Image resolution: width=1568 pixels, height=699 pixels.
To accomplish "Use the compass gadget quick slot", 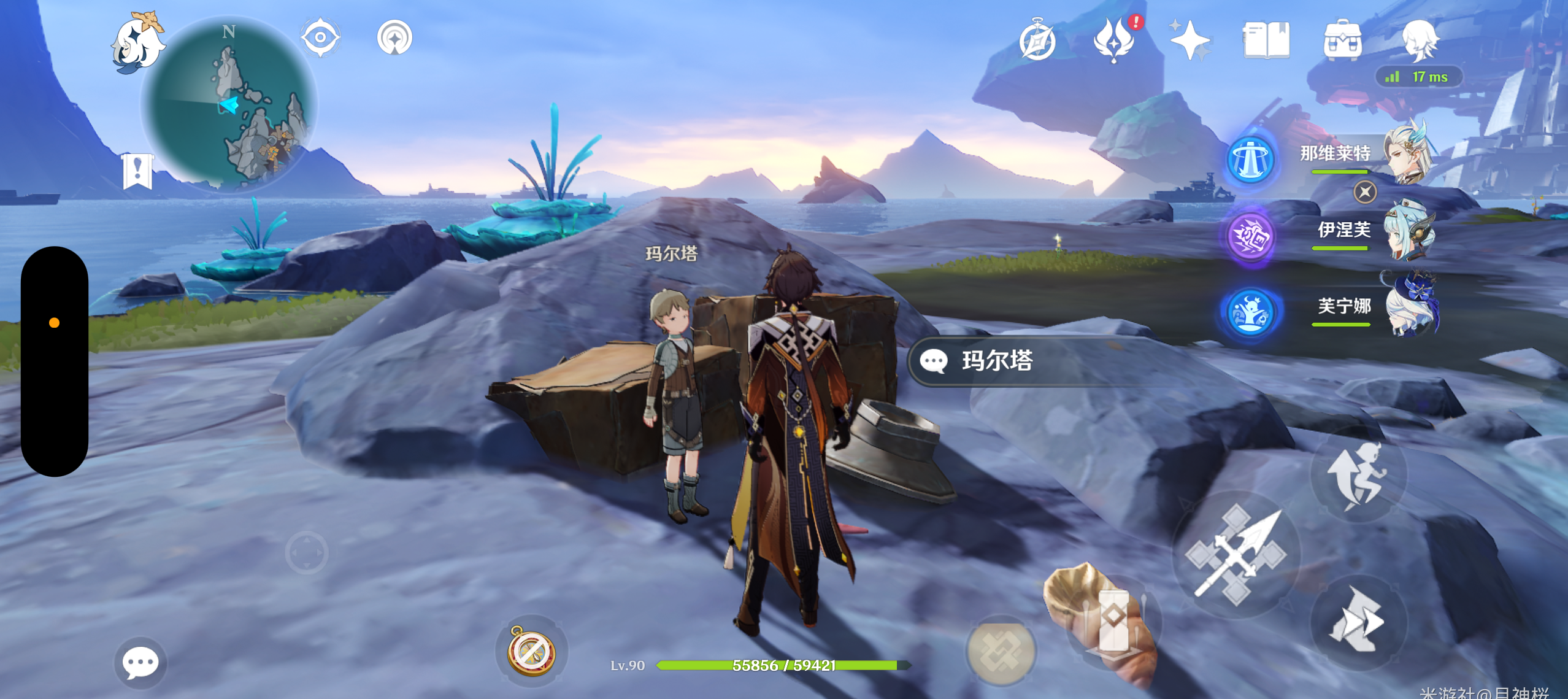I will (x=531, y=652).
